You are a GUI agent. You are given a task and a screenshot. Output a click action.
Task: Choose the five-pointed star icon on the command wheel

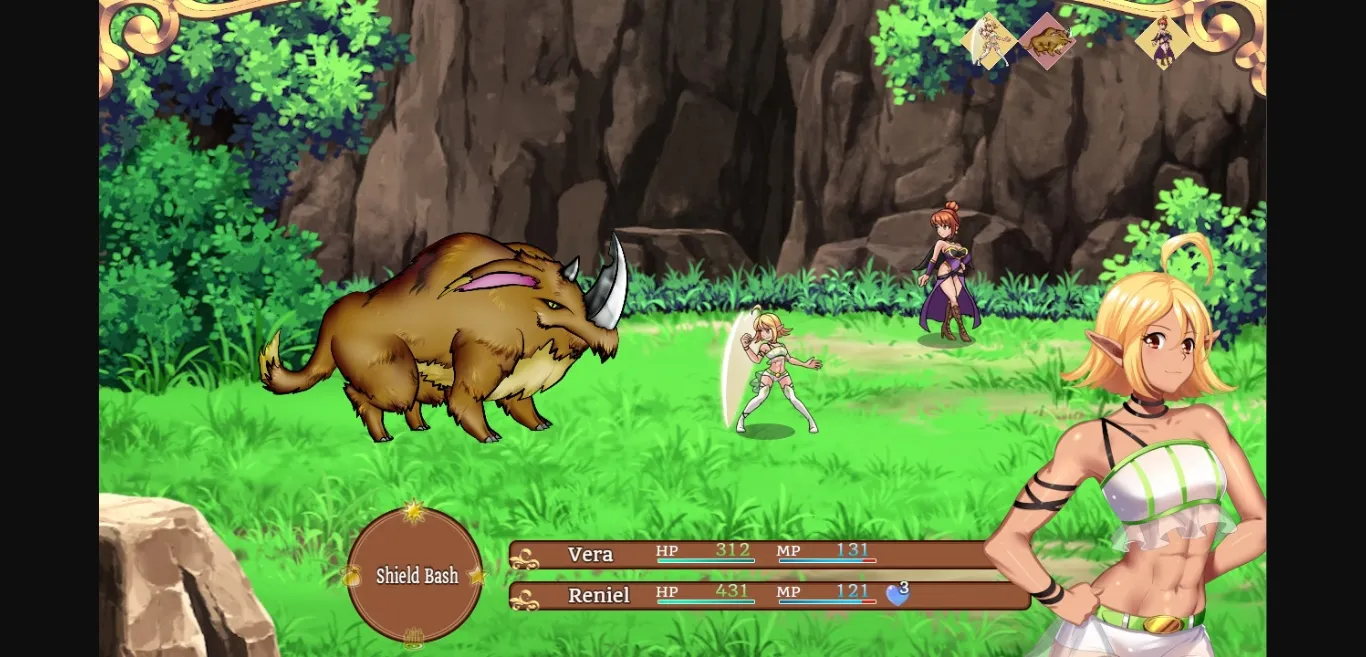[x=478, y=576]
